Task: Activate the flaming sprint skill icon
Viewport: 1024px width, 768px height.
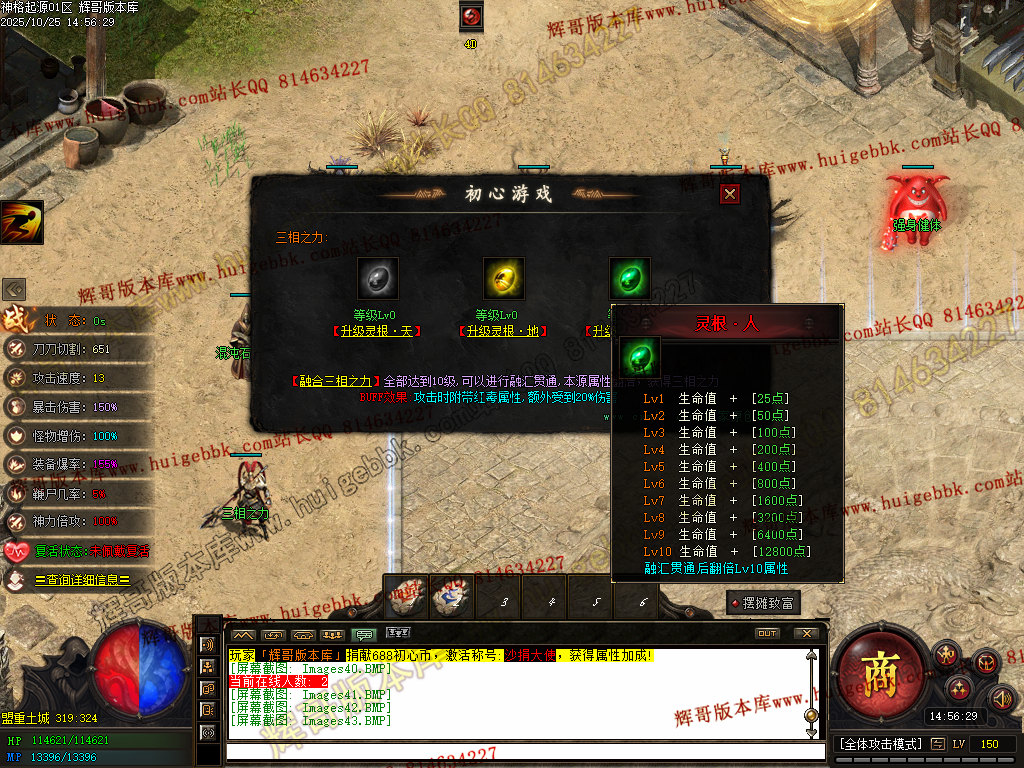Action: coord(22,222)
